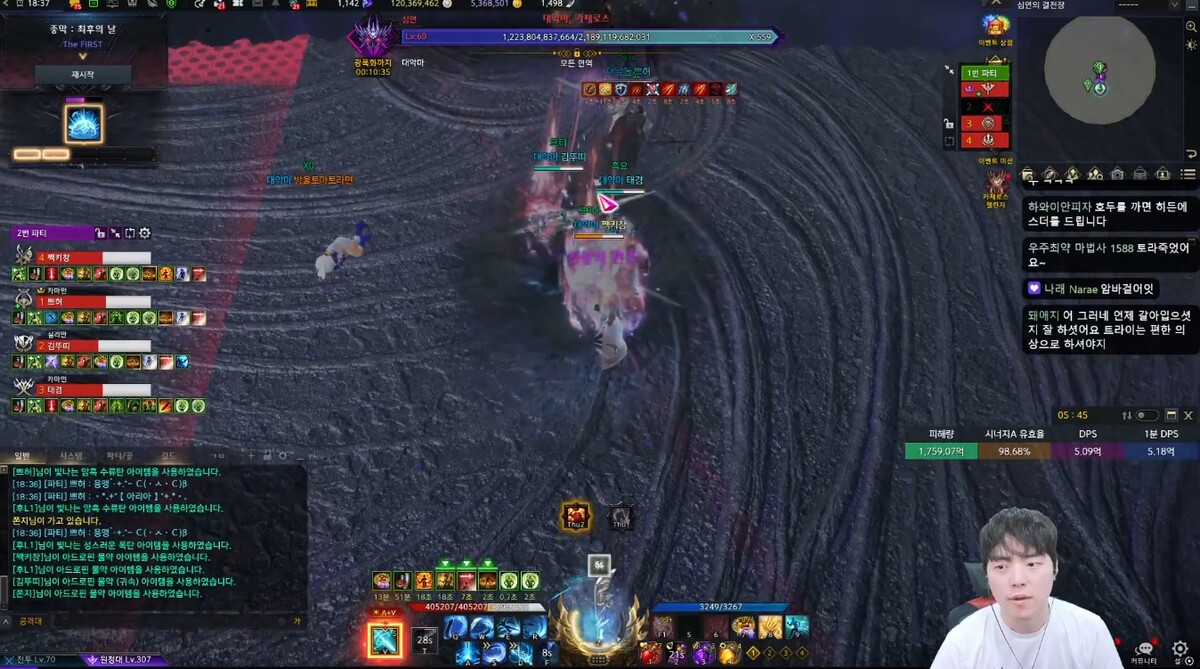Activate the glowing V awakening skill icon

pos(385,639)
